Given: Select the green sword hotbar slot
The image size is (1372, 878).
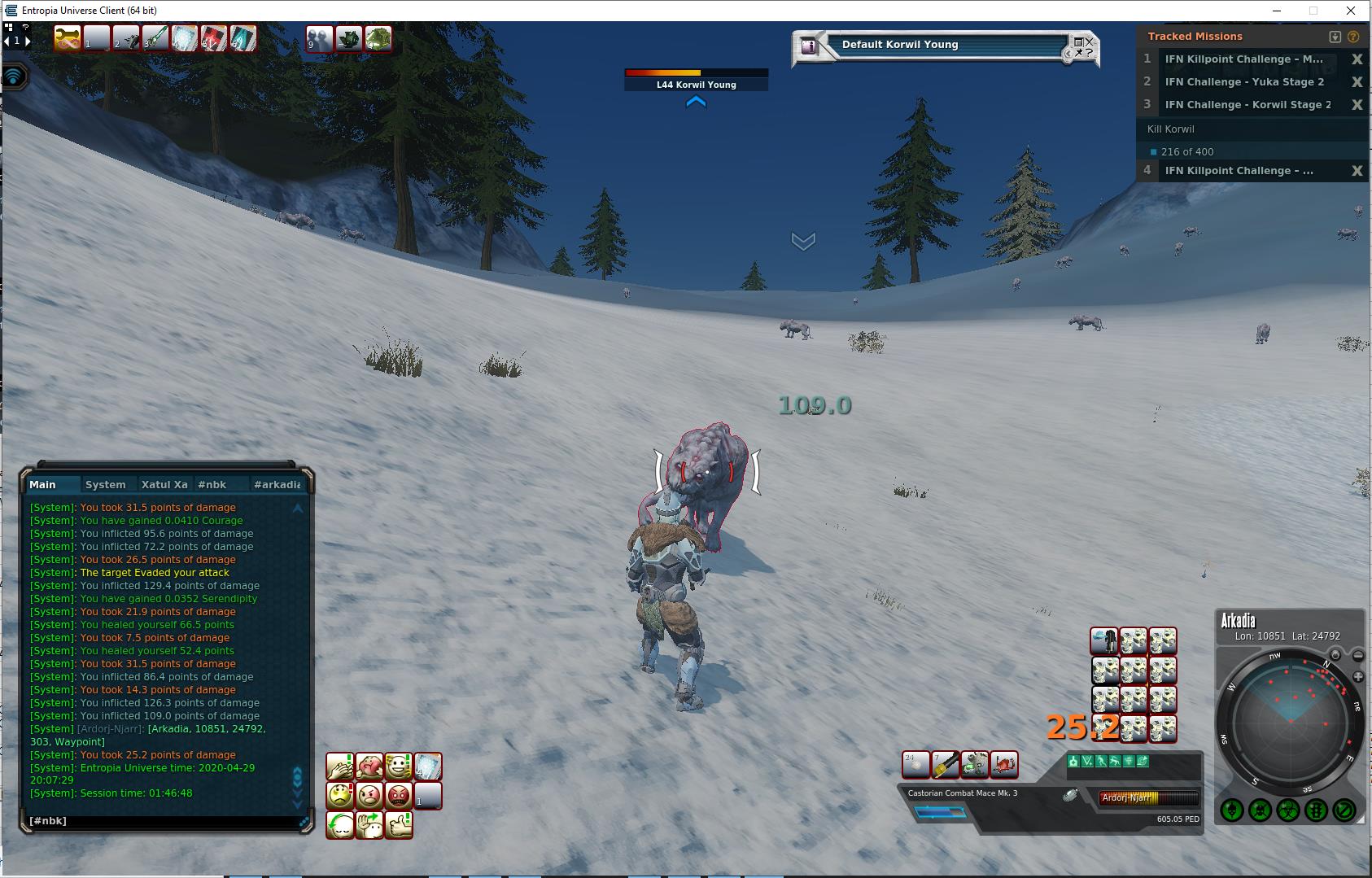Looking at the screenshot, I should (x=155, y=38).
